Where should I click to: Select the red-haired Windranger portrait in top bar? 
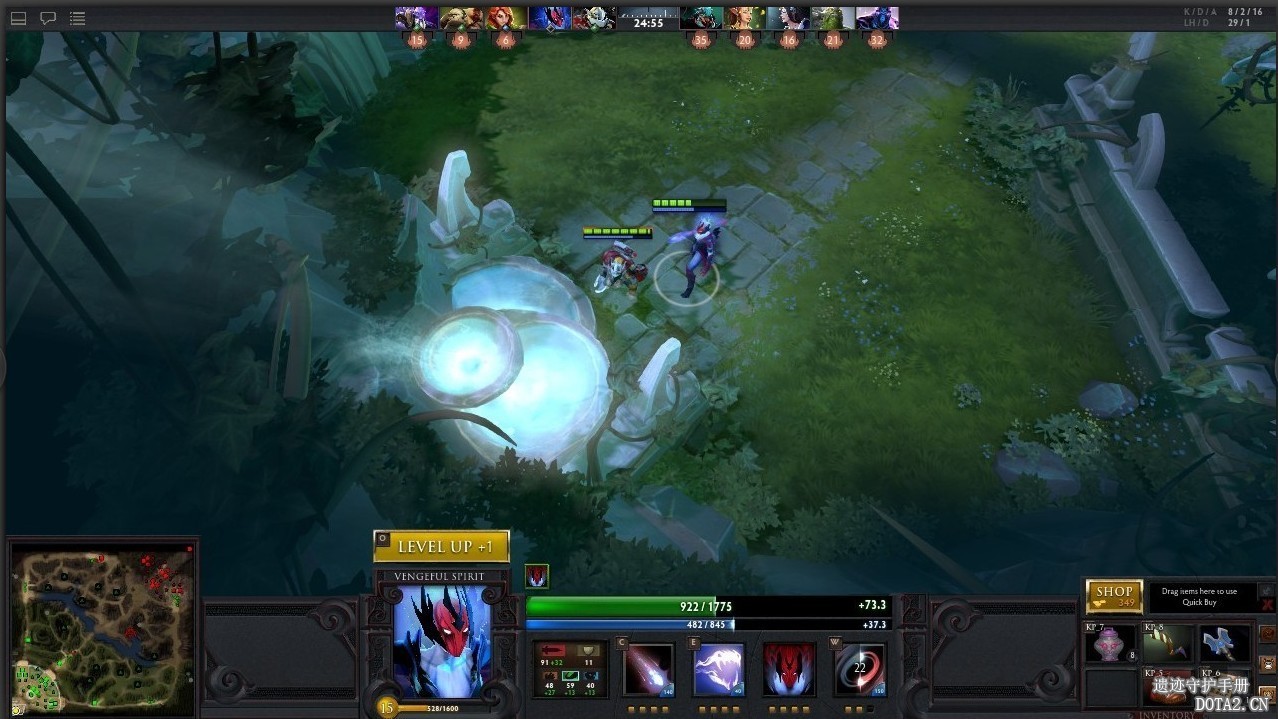click(x=505, y=18)
